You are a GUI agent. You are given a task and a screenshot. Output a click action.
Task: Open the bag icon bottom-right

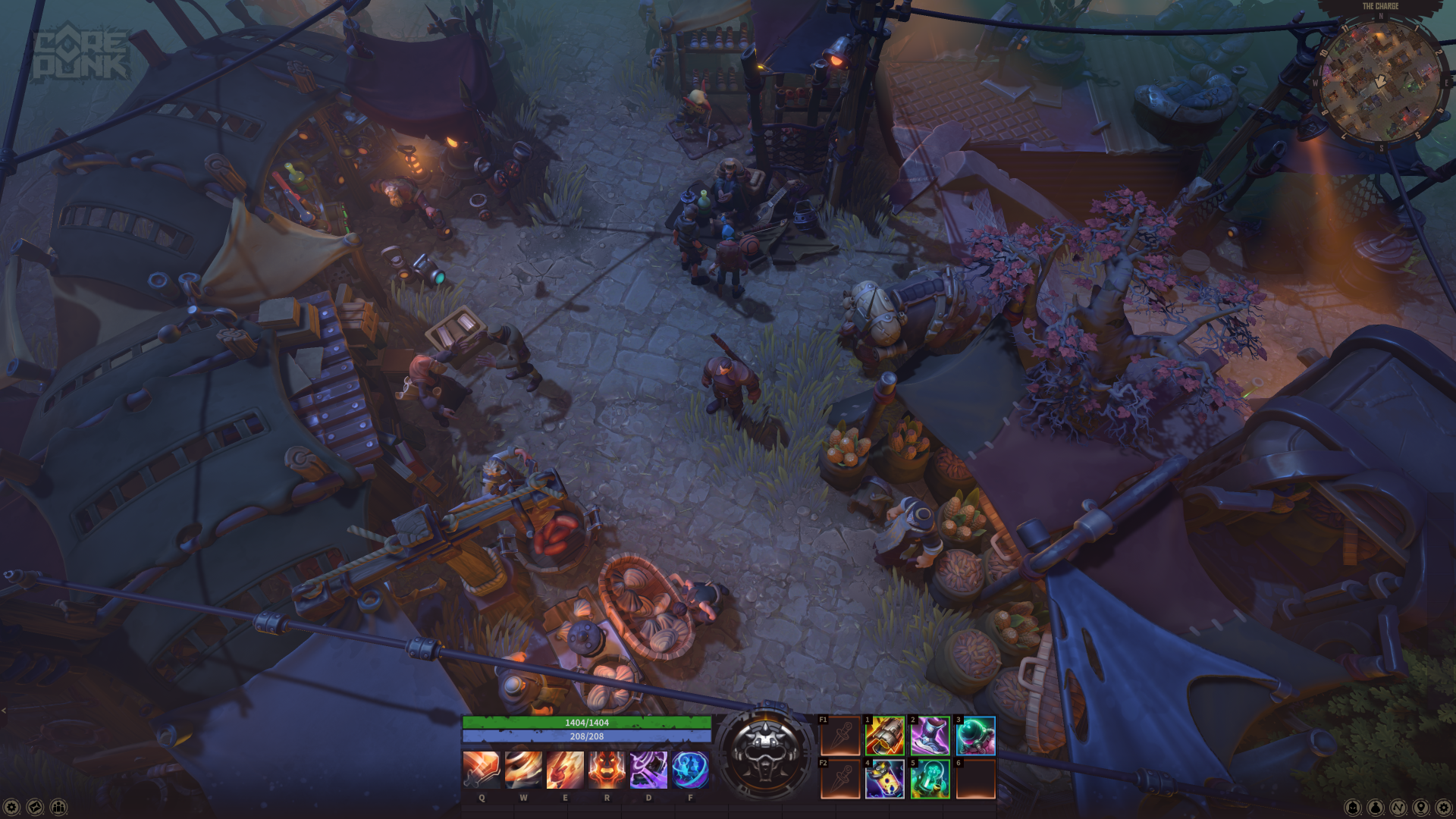pyautogui.click(x=1376, y=808)
